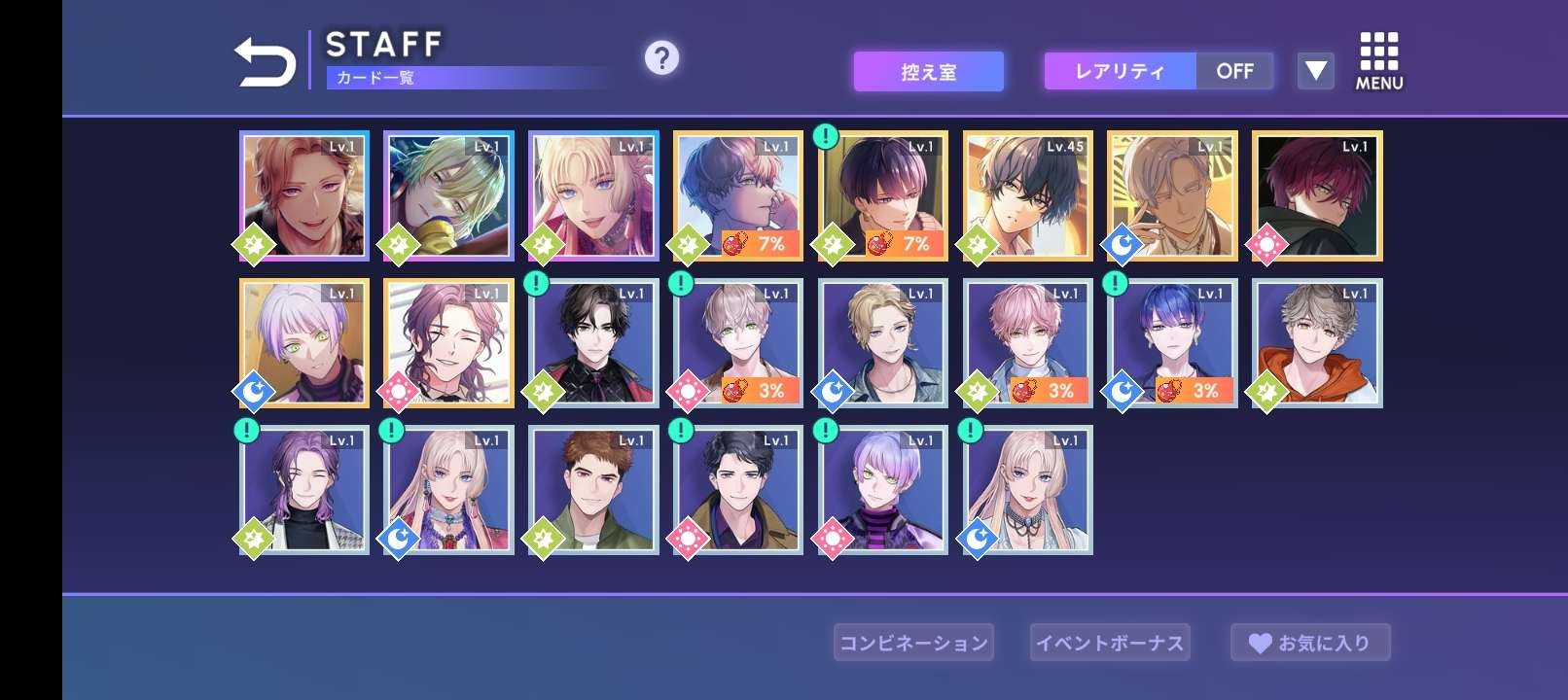Open the MENU grid
1568x700 pixels.
1379,62
